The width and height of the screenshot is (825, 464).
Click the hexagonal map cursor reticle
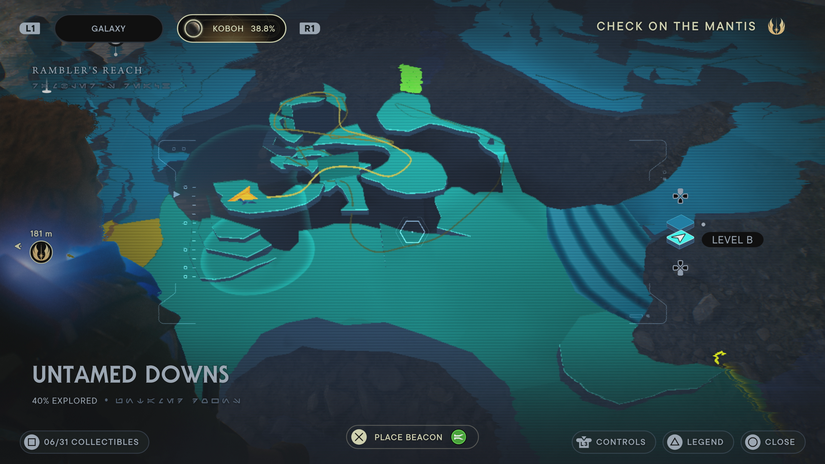[x=412, y=233]
